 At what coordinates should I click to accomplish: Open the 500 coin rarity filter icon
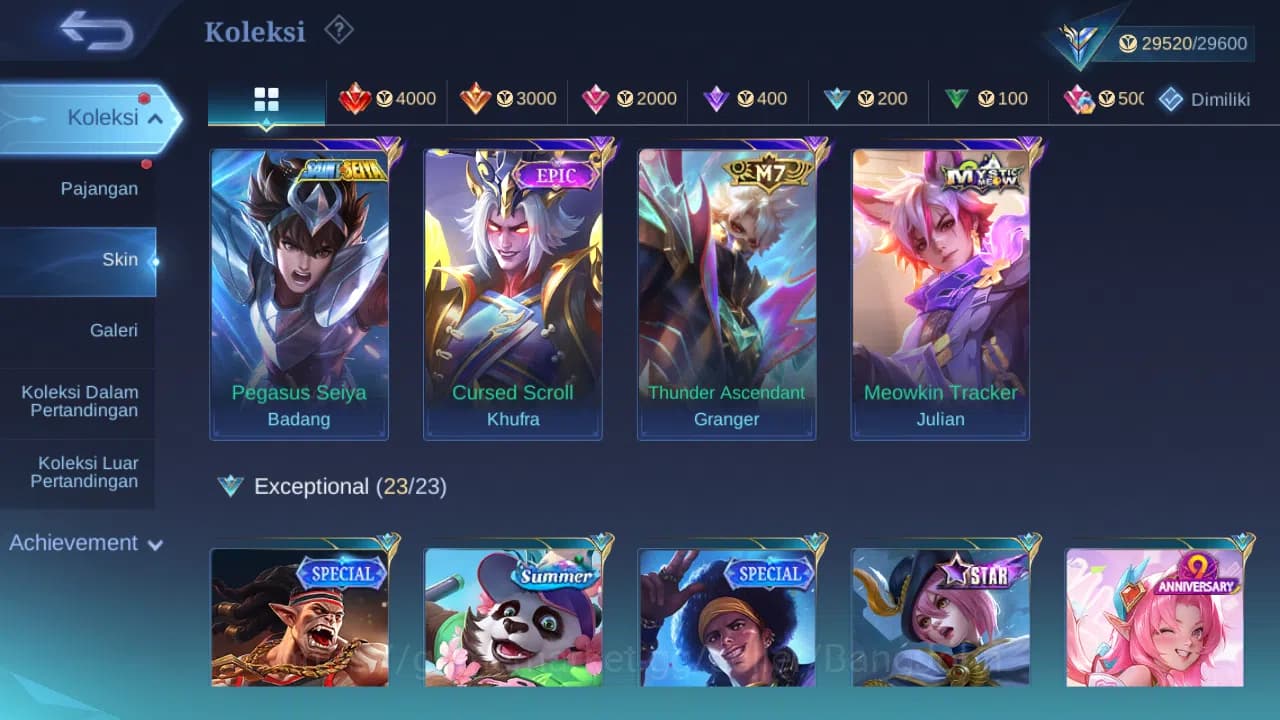1078,99
